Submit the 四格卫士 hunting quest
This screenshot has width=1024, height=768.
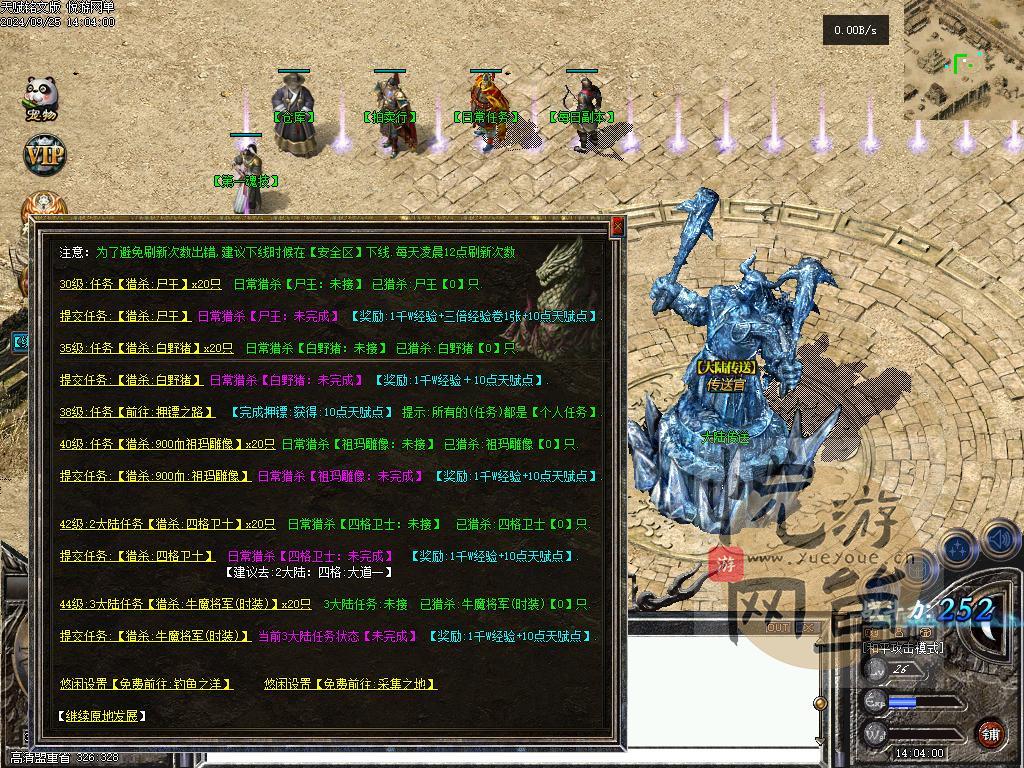click(x=136, y=556)
